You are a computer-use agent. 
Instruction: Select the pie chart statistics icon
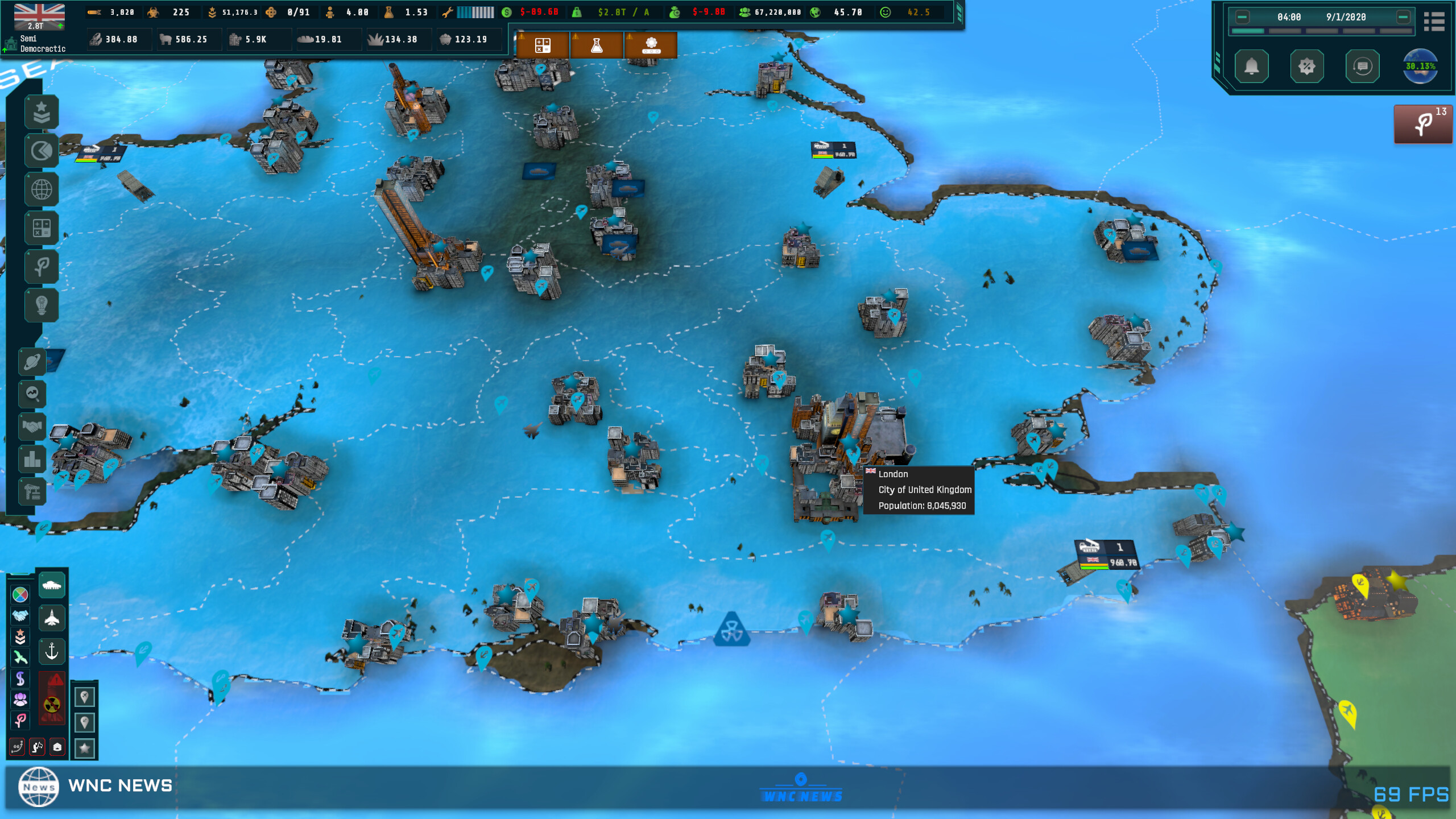pyautogui.click(x=41, y=151)
